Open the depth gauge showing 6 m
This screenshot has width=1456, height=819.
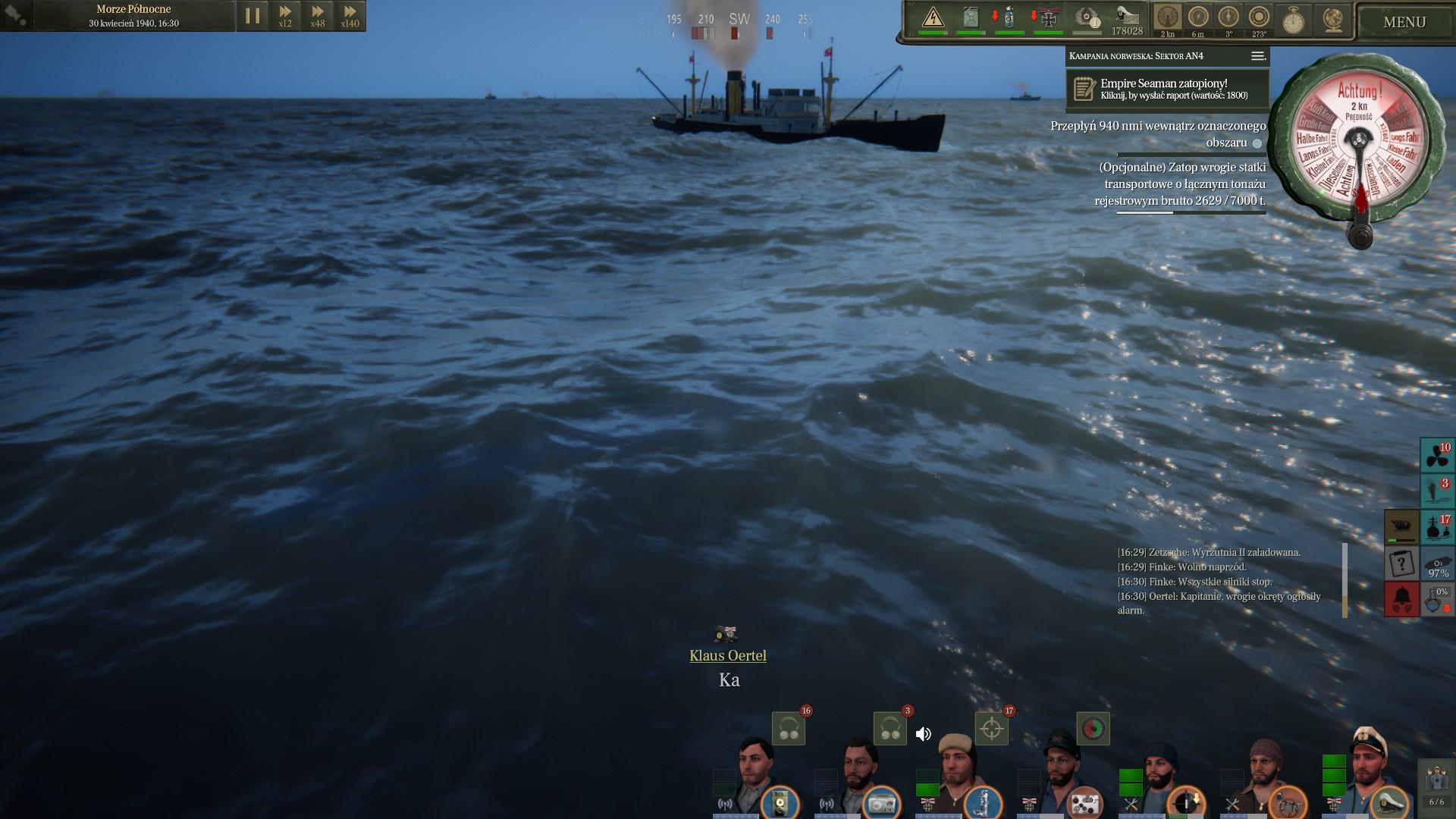(x=1198, y=18)
